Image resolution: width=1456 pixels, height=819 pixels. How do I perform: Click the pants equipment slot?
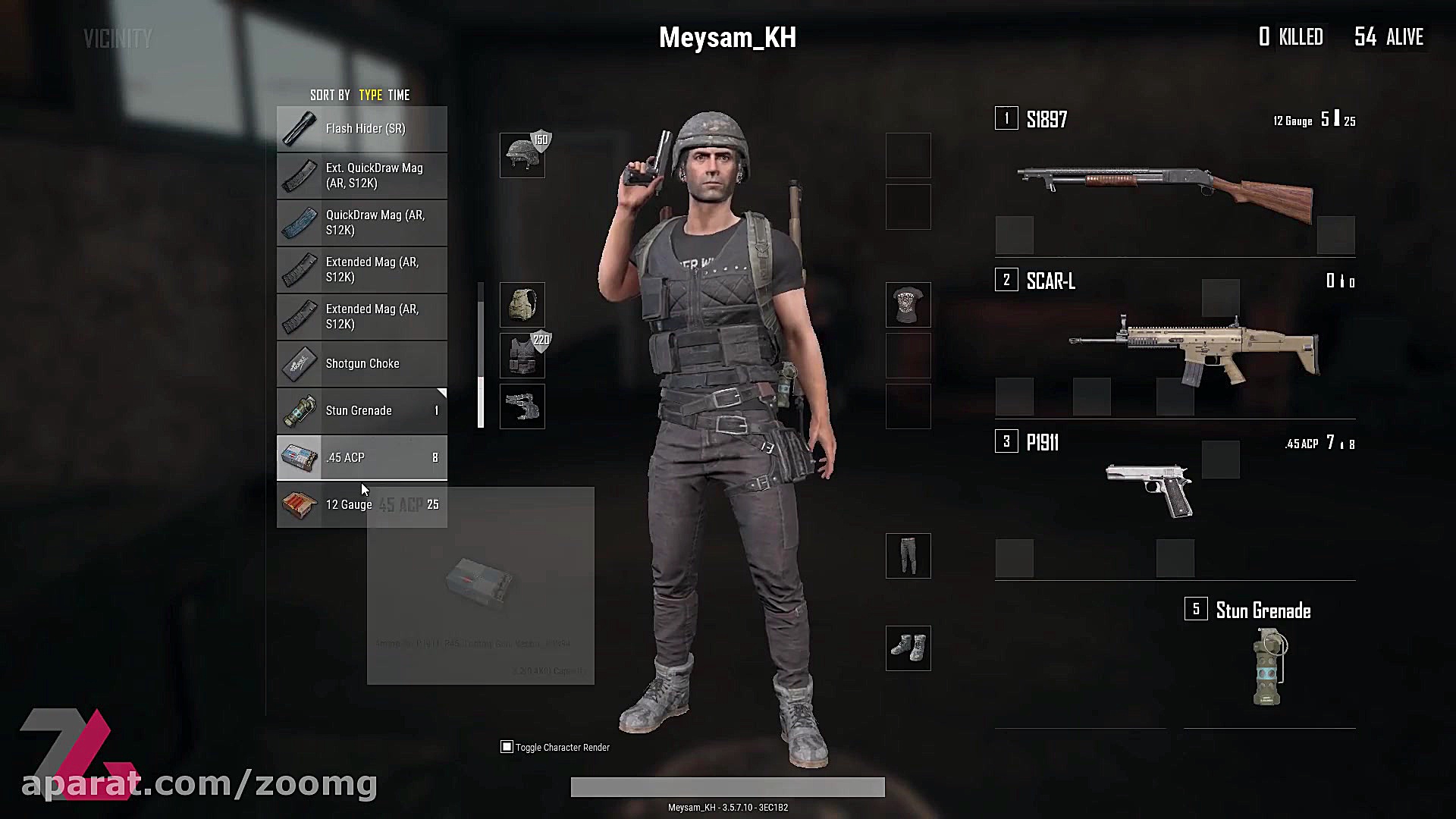click(x=908, y=555)
